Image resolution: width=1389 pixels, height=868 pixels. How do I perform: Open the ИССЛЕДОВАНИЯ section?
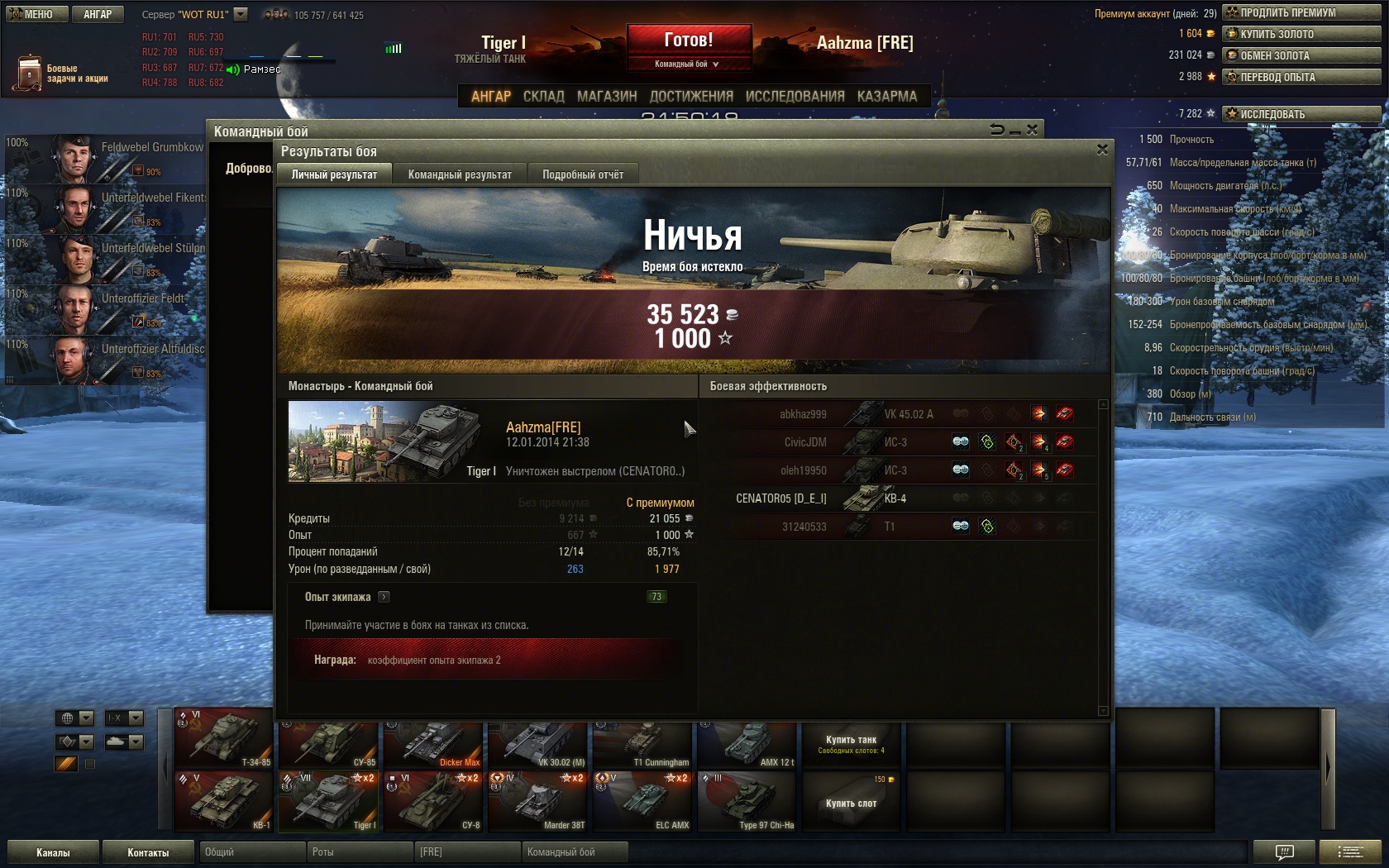[x=795, y=96]
